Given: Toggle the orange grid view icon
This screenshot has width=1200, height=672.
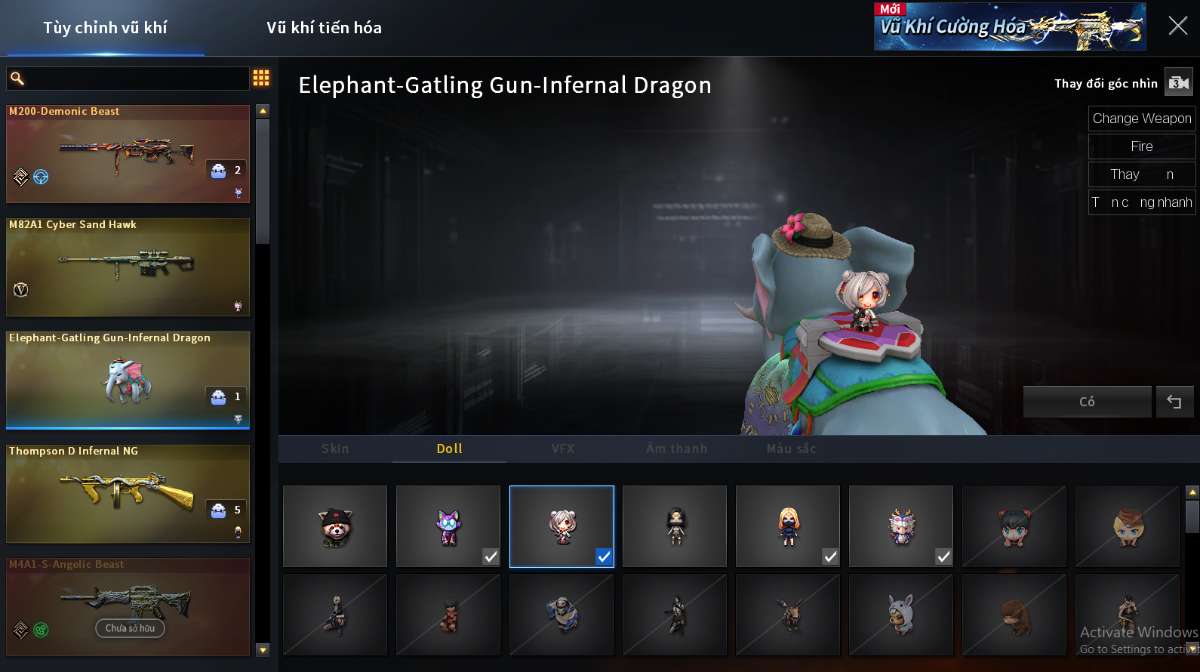Looking at the screenshot, I should [261, 78].
